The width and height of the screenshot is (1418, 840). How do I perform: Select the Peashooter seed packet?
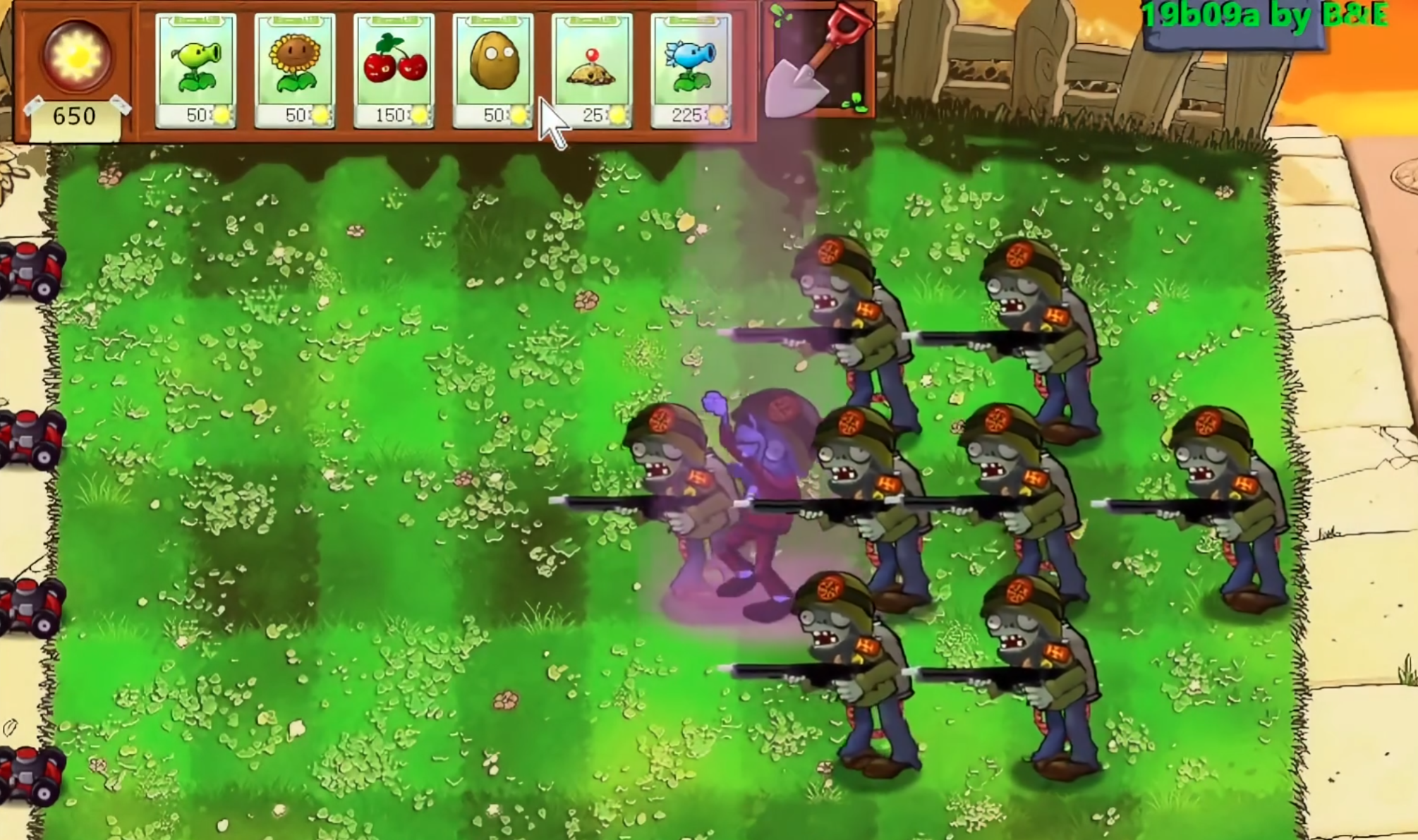click(195, 71)
